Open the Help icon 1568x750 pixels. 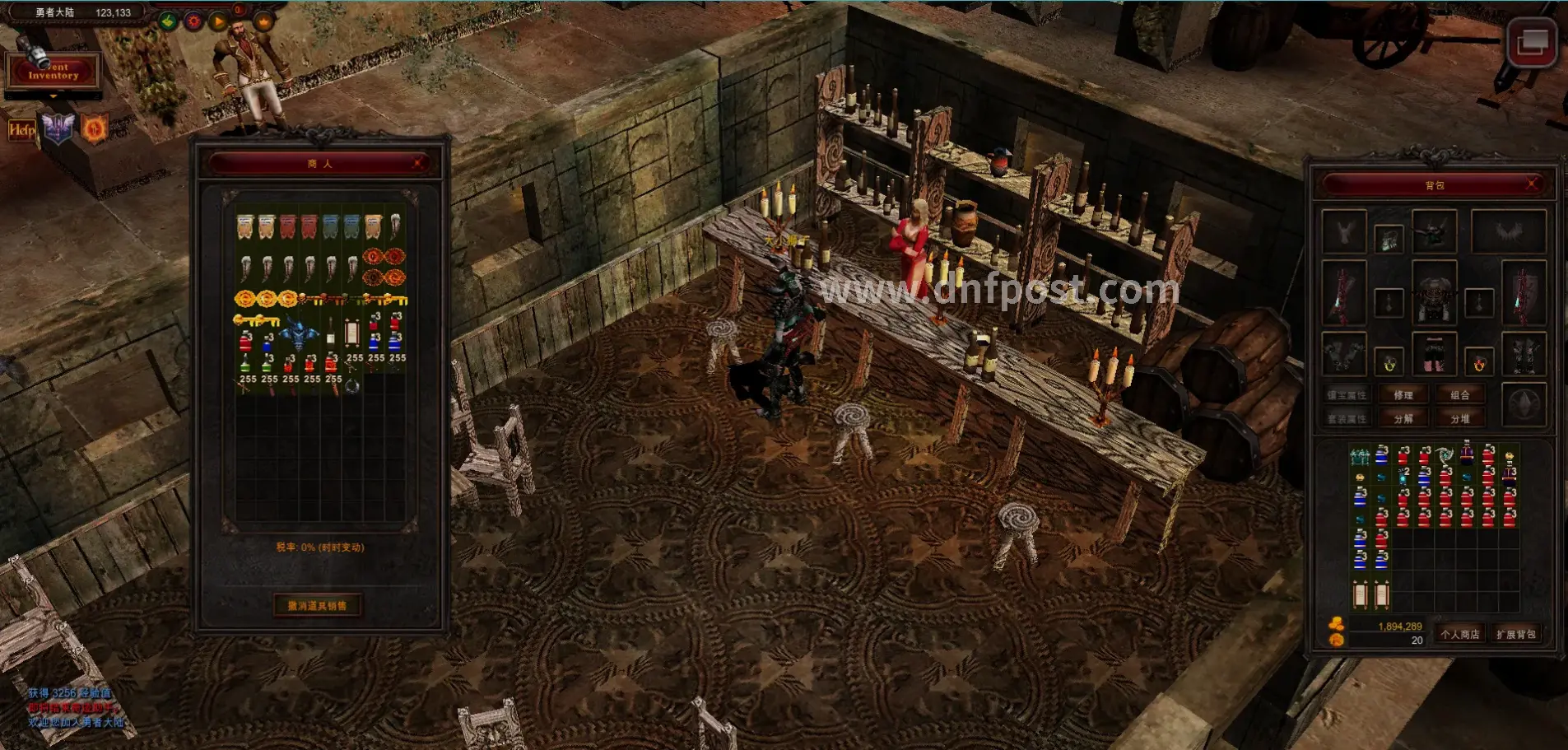21,130
